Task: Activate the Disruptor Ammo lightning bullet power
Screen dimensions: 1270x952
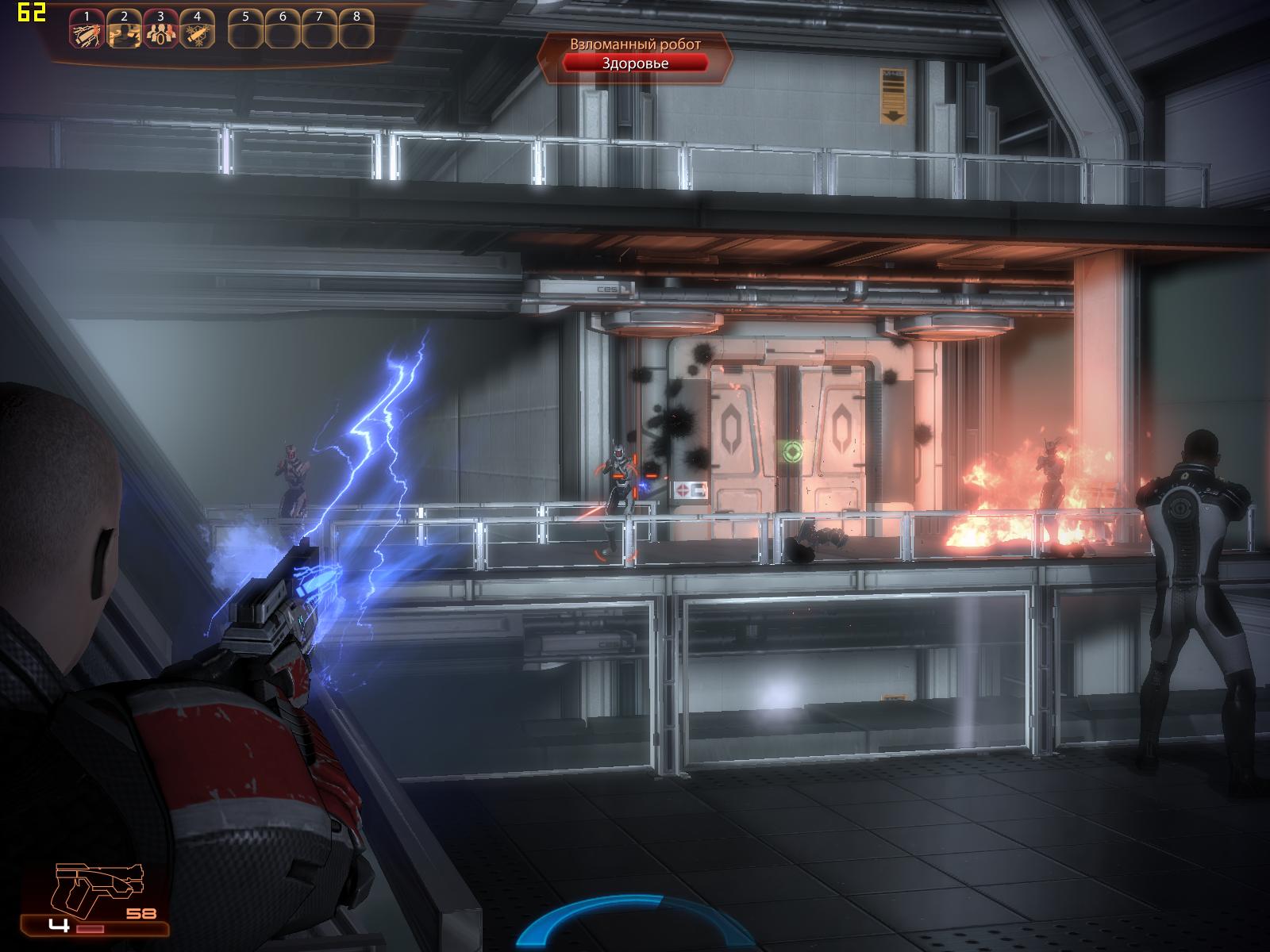Action: coord(86,33)
